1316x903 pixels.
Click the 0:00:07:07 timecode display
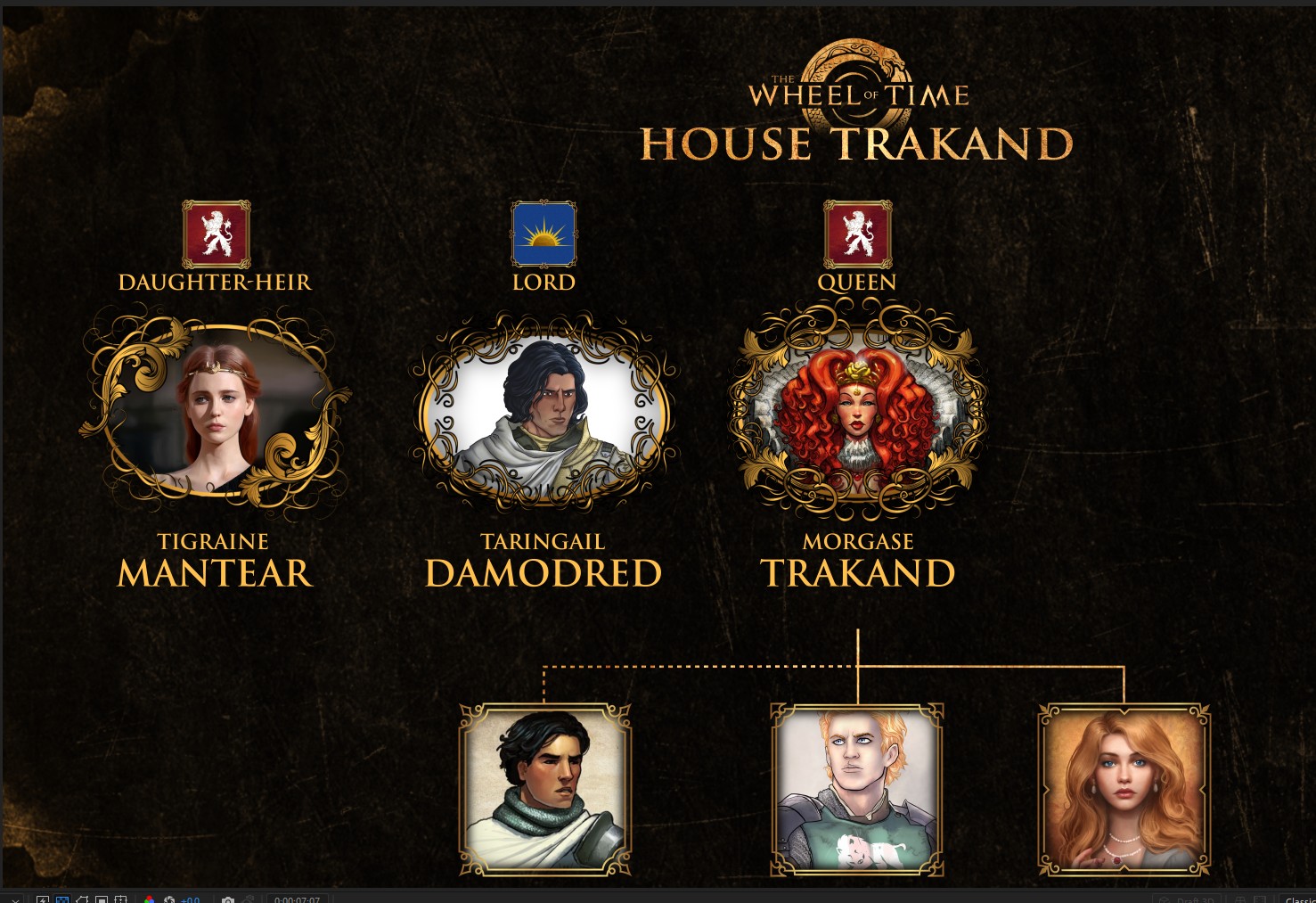tap(297, 899)
